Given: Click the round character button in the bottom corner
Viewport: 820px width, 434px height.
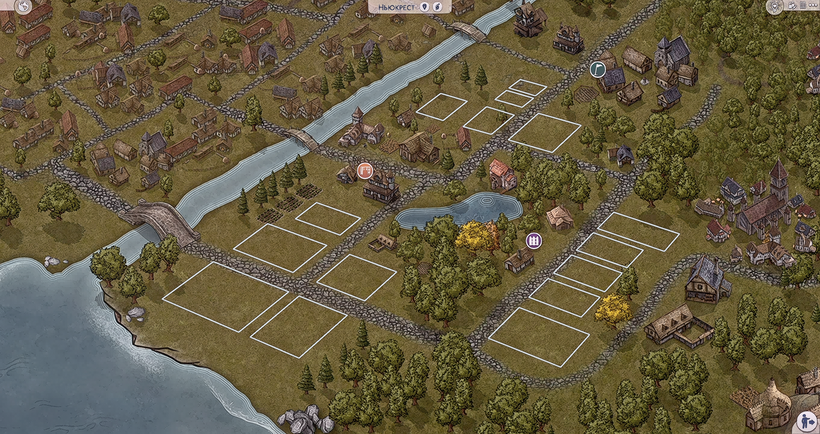Looking at the screenshot, I should pyautogui.click(x=807, y=423).
